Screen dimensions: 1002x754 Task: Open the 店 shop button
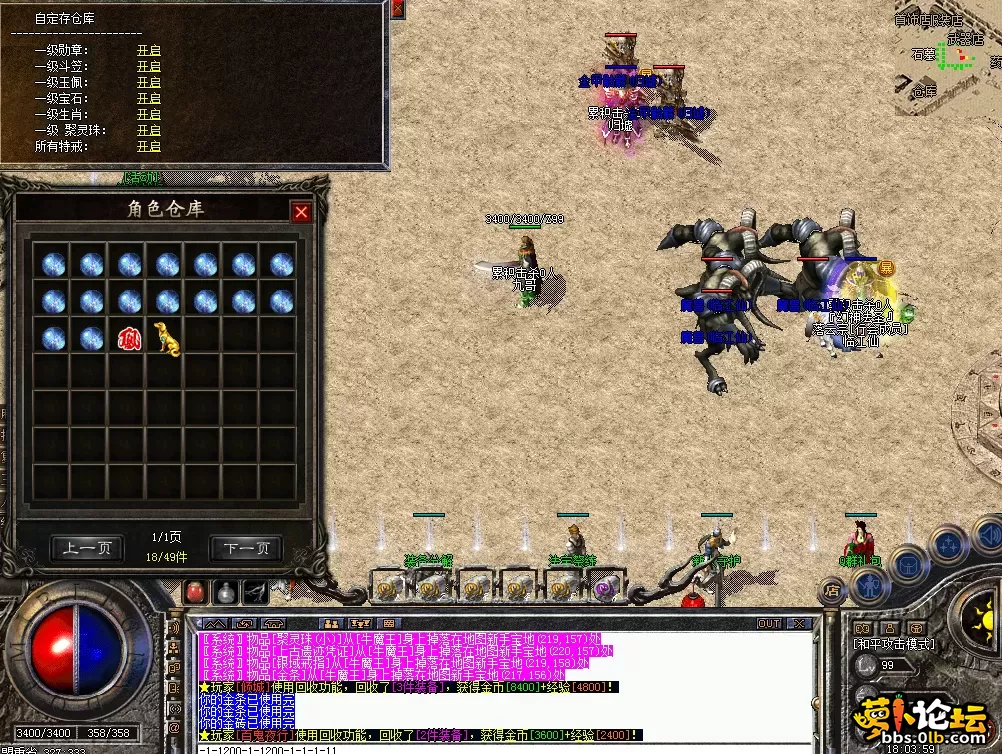(831, 592)
